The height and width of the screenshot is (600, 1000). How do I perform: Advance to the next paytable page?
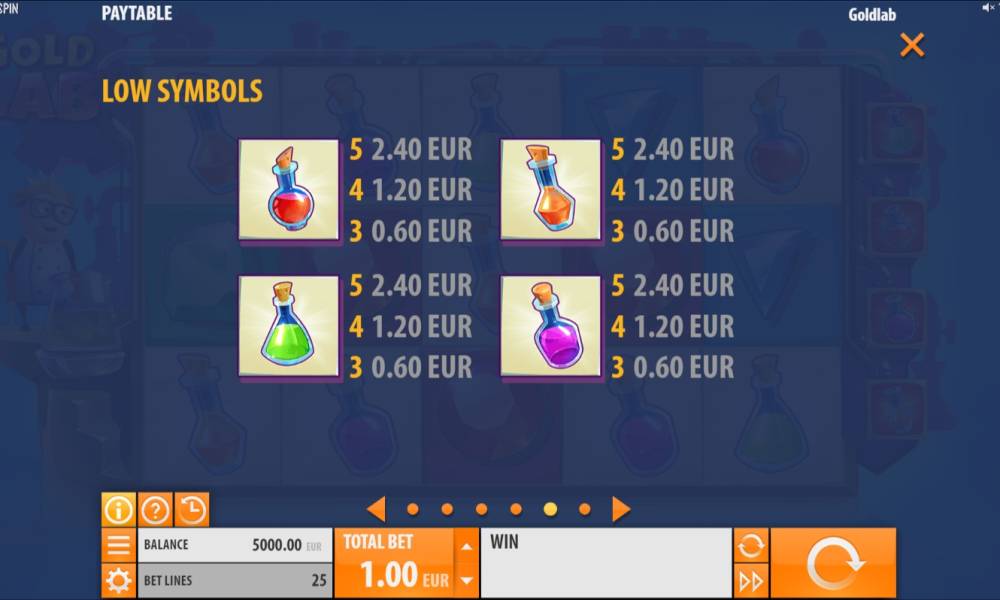pyautogui.click(x=621, y=509)
